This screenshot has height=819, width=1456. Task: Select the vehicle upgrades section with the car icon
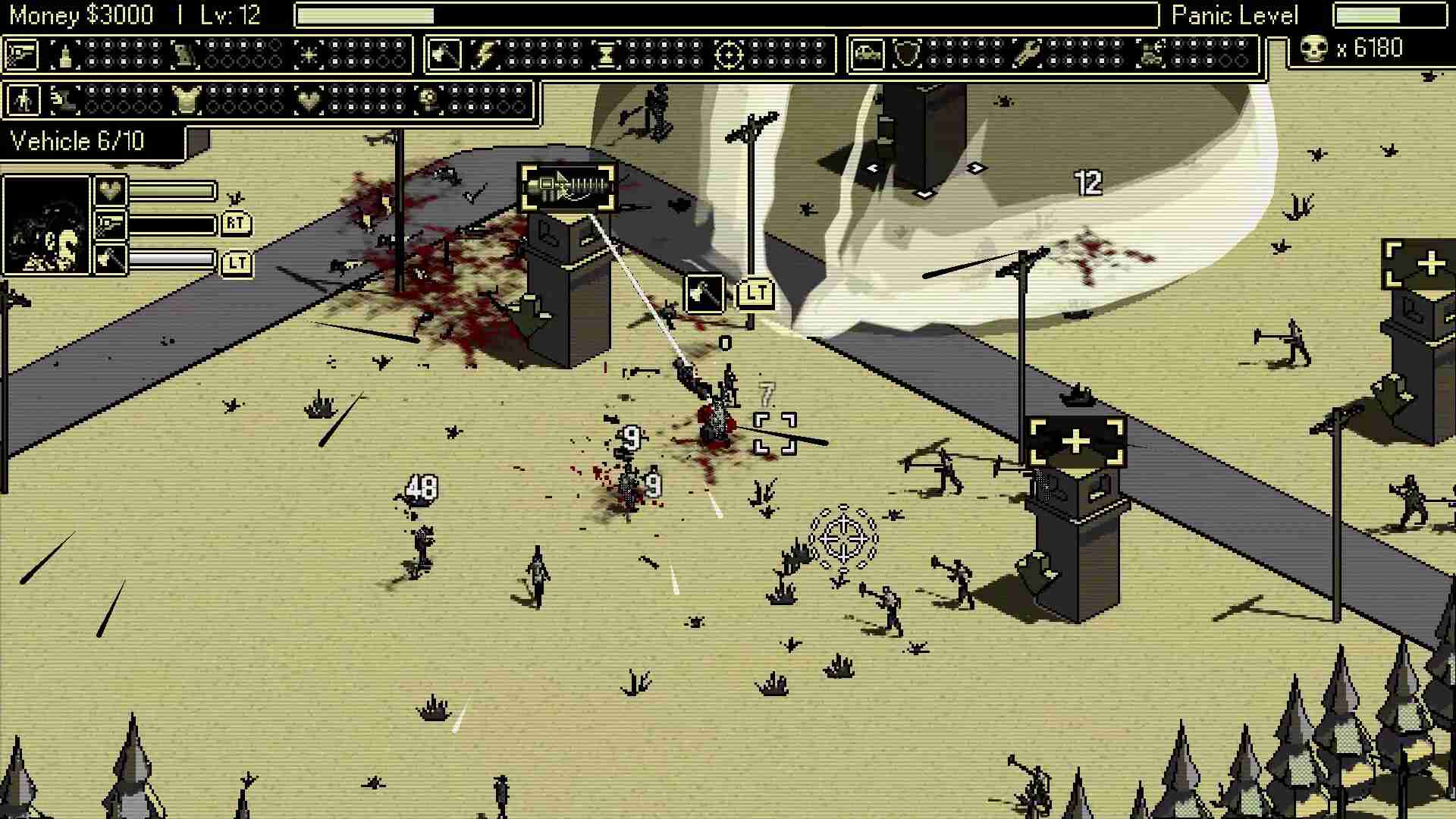pyautogui.click(x=869, y=55)
